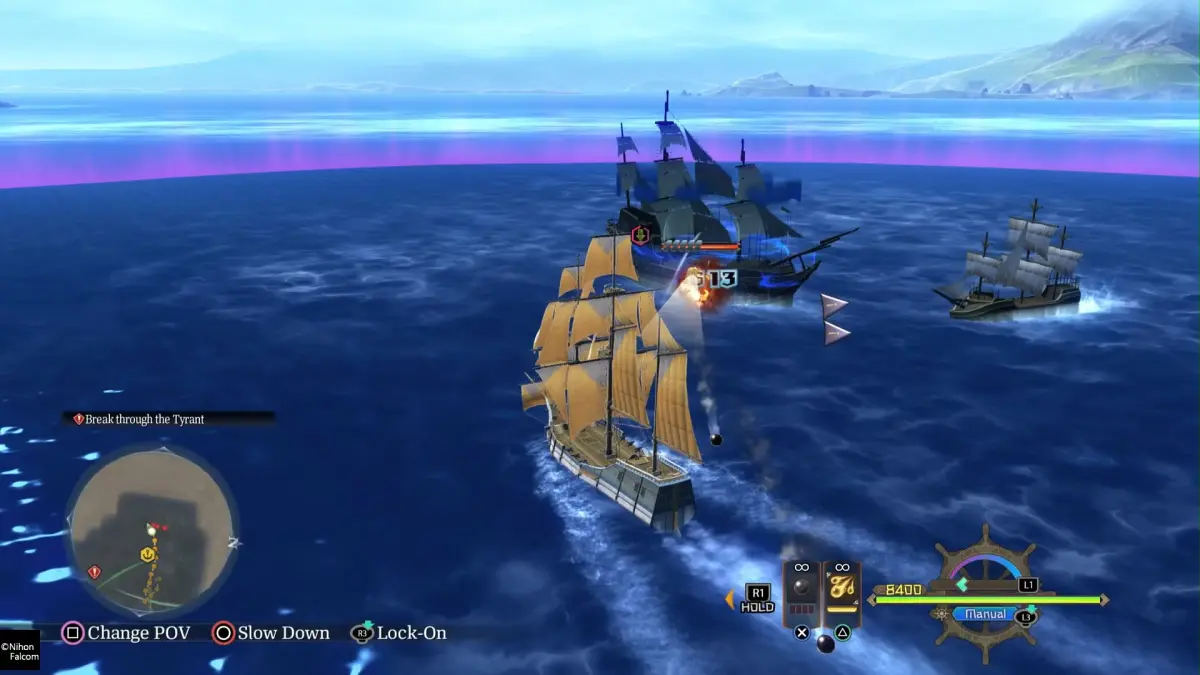
Task: Activate the golden fire shot slot
Action: (842, 592)
